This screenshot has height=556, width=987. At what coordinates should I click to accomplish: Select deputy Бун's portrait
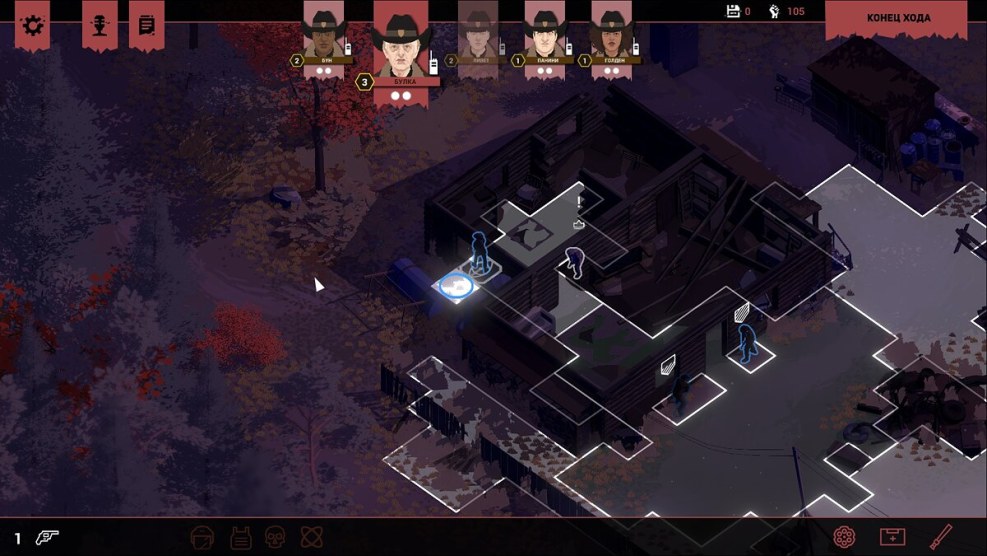[x=323, y=31]
